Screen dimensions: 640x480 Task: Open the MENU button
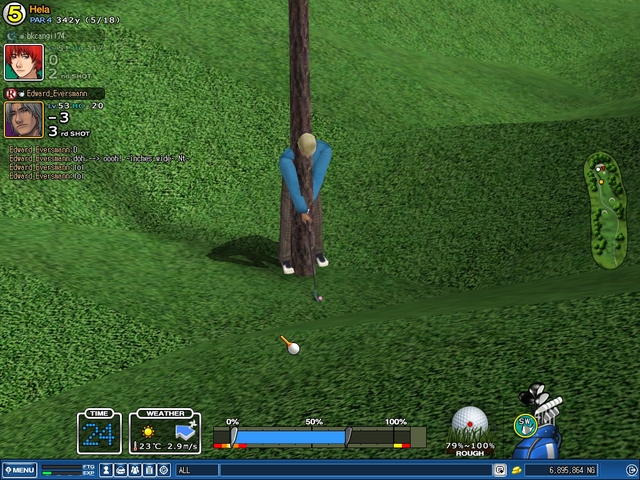[19, 470]
